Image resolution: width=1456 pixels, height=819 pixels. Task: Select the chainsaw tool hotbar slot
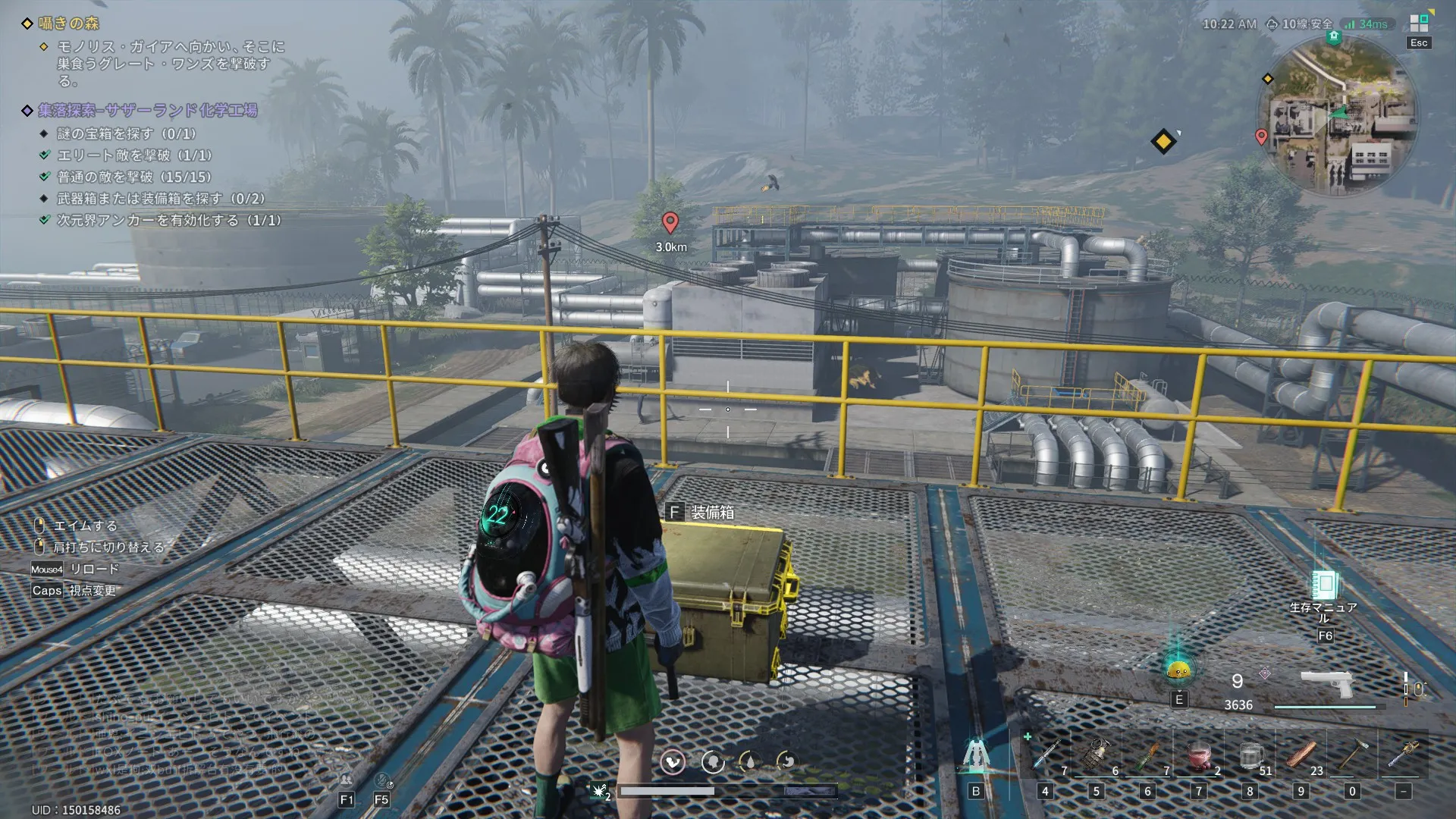(x=1403, y=755)
